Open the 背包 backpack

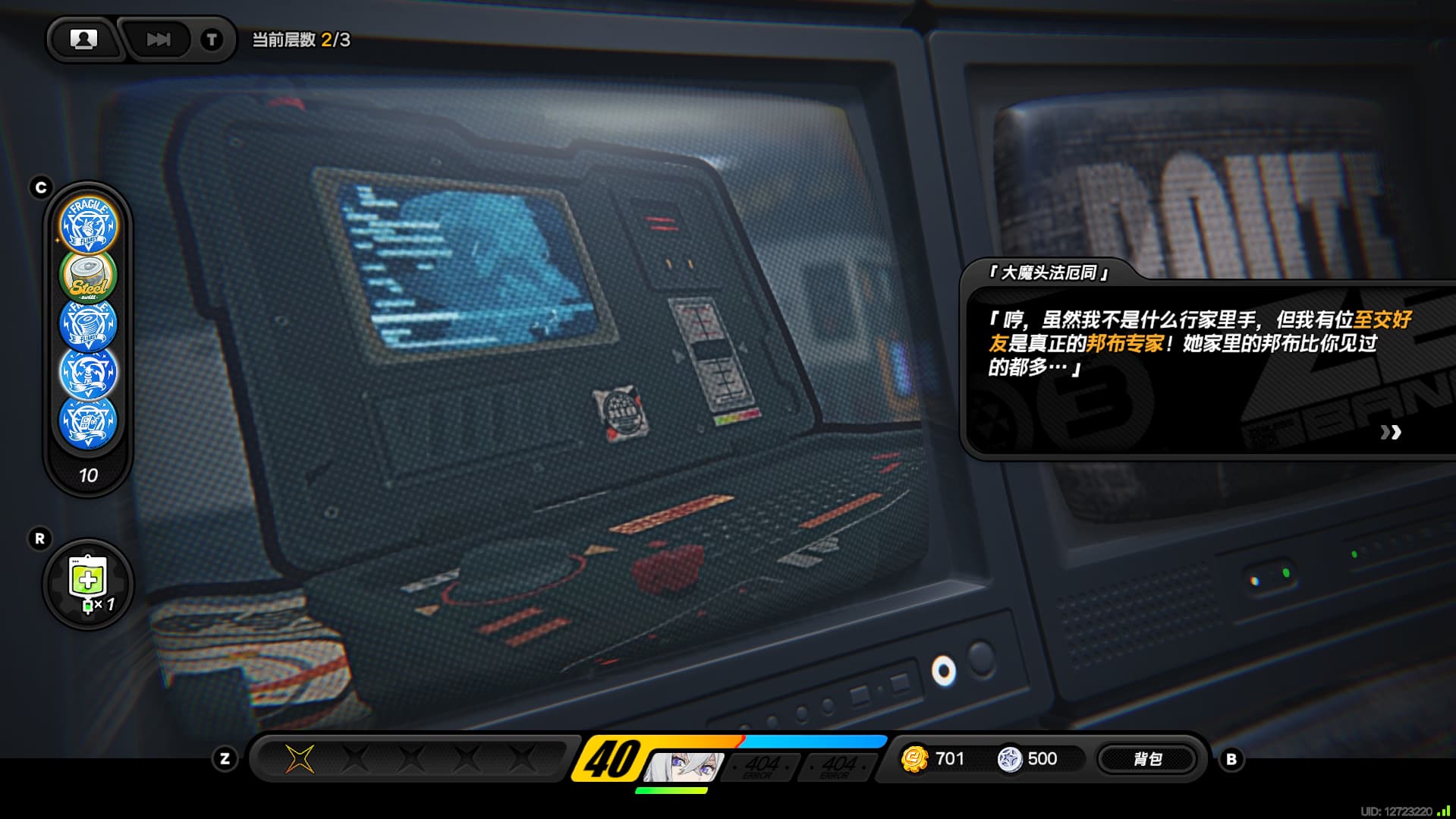[x=1146, y=759]
